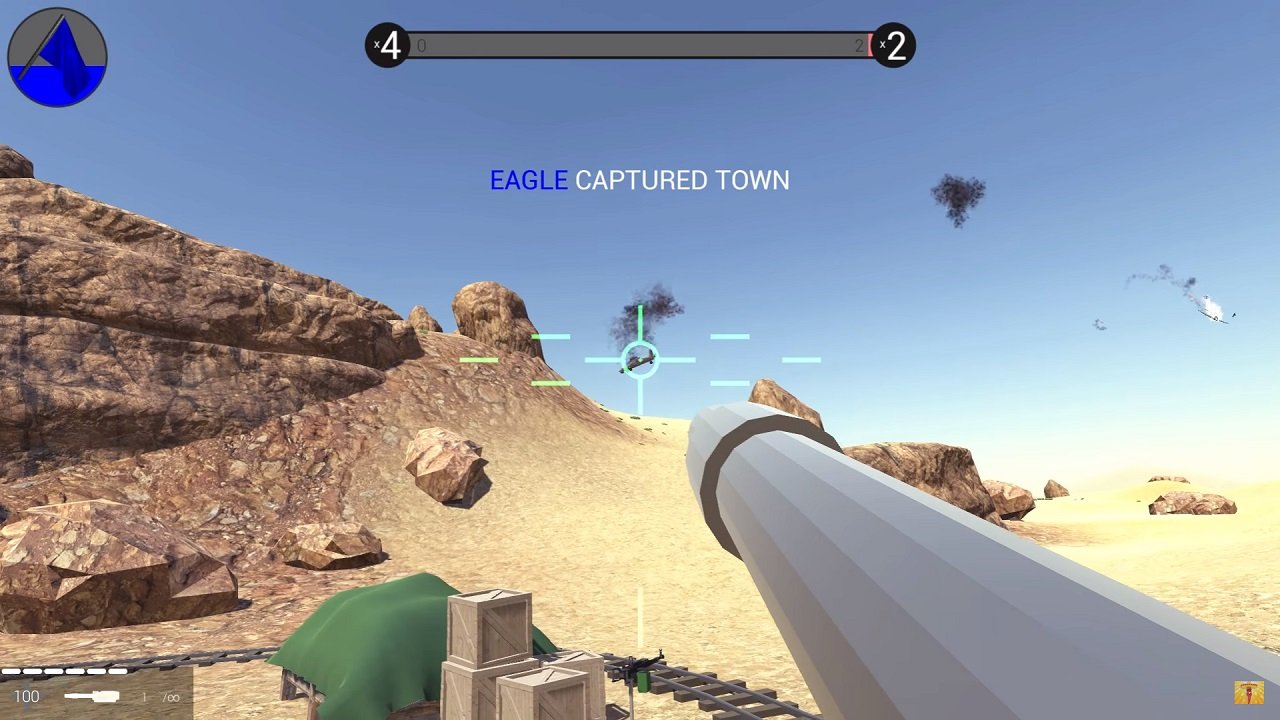Screen dimensions: 1280x720
Task: Click the x4 blue flag counter
Action: (390, 46)
